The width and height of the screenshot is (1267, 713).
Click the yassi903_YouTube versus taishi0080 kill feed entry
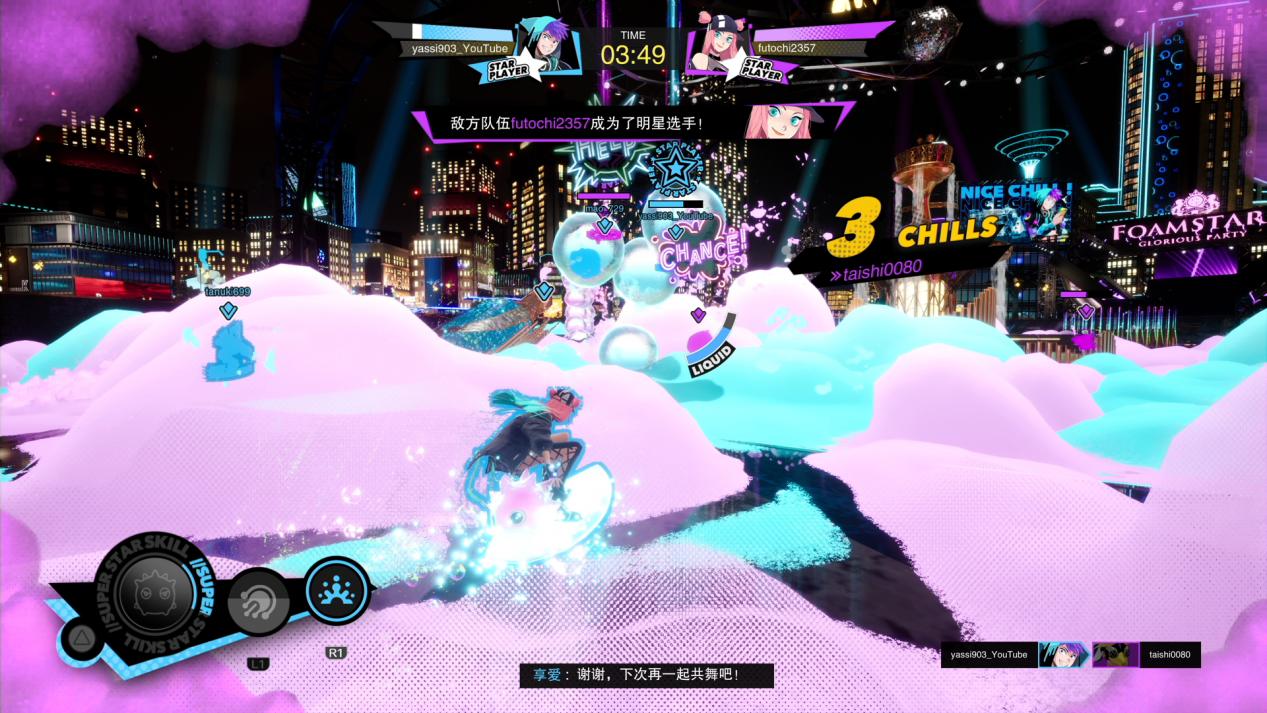click(x=1070, y=655)
